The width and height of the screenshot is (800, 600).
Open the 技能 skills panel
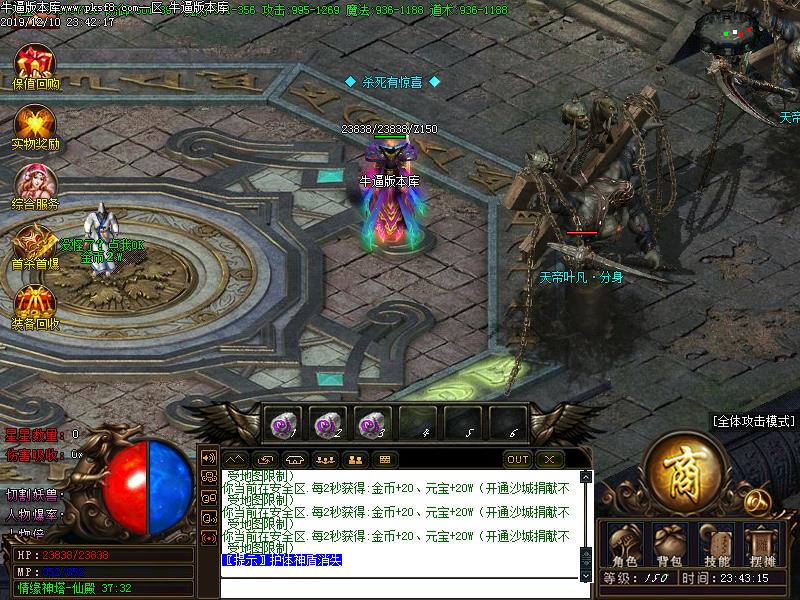[716, 545]
